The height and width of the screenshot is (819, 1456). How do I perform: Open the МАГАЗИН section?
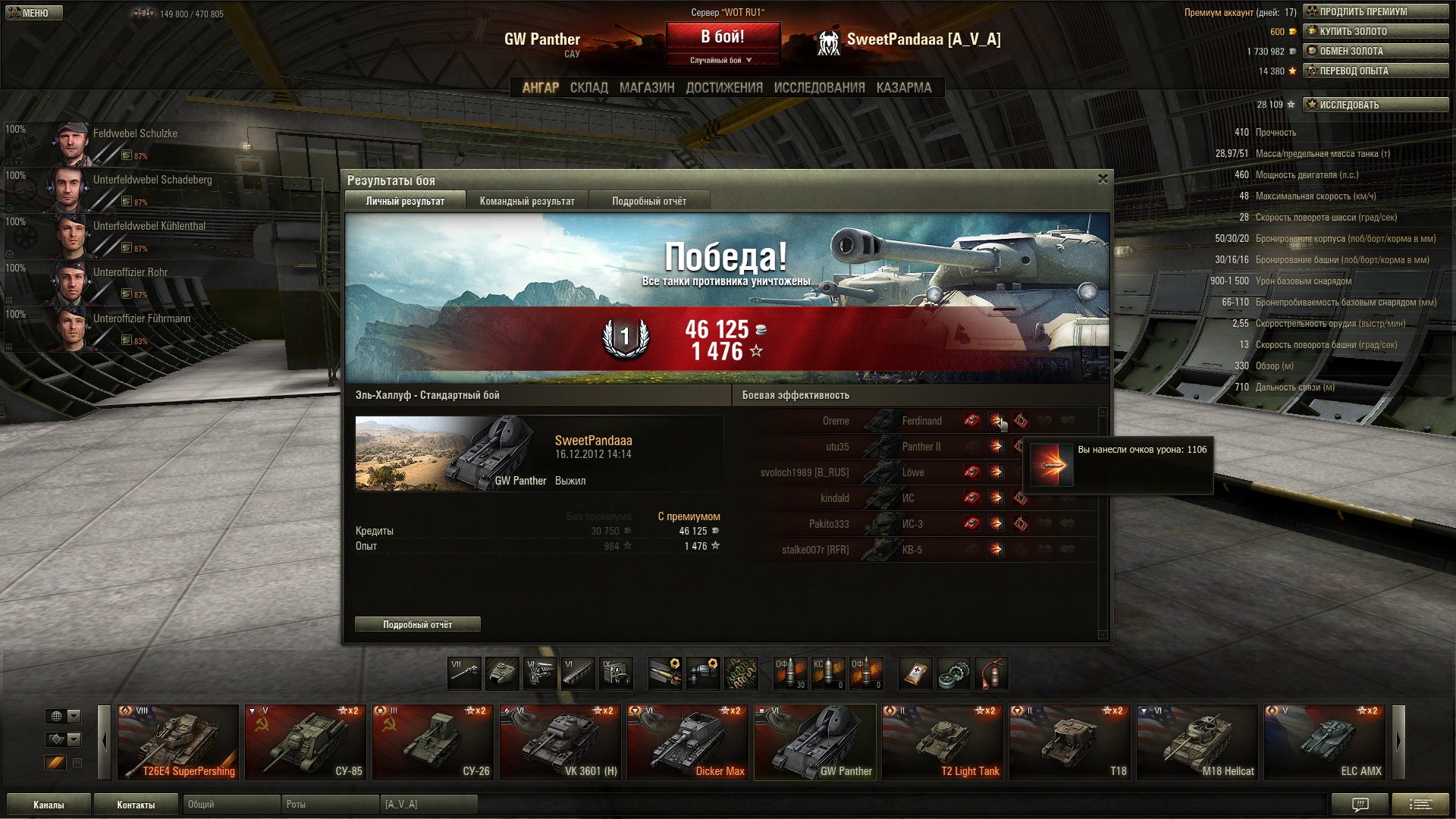(646, 88)
